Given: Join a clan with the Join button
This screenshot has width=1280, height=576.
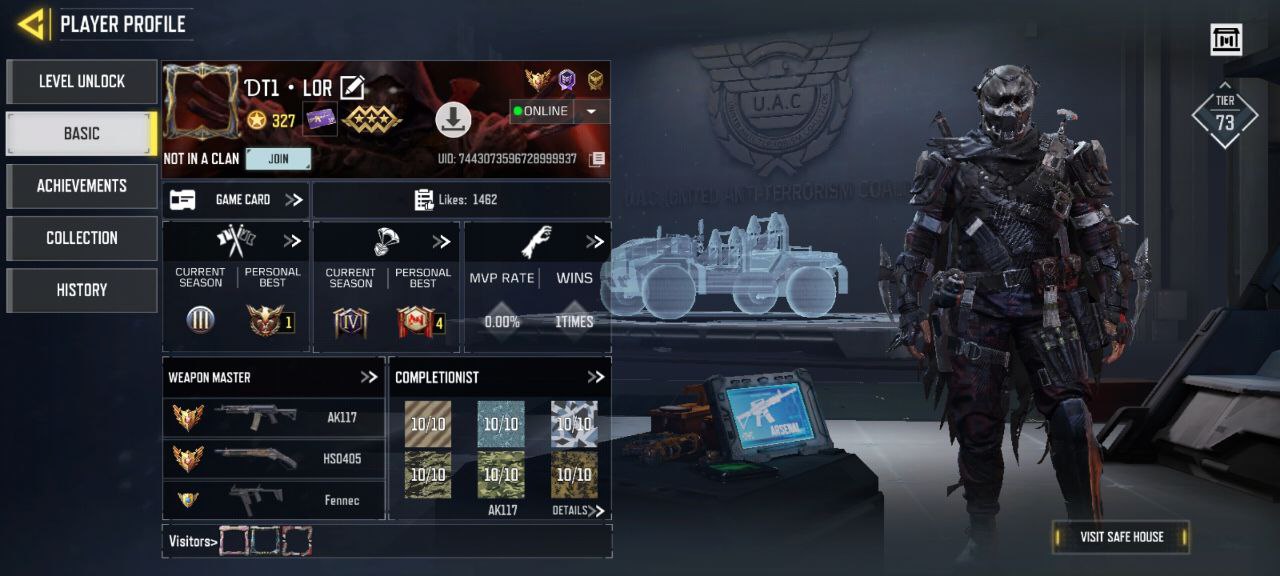Looking at the screenshot, I should (278, 159).
